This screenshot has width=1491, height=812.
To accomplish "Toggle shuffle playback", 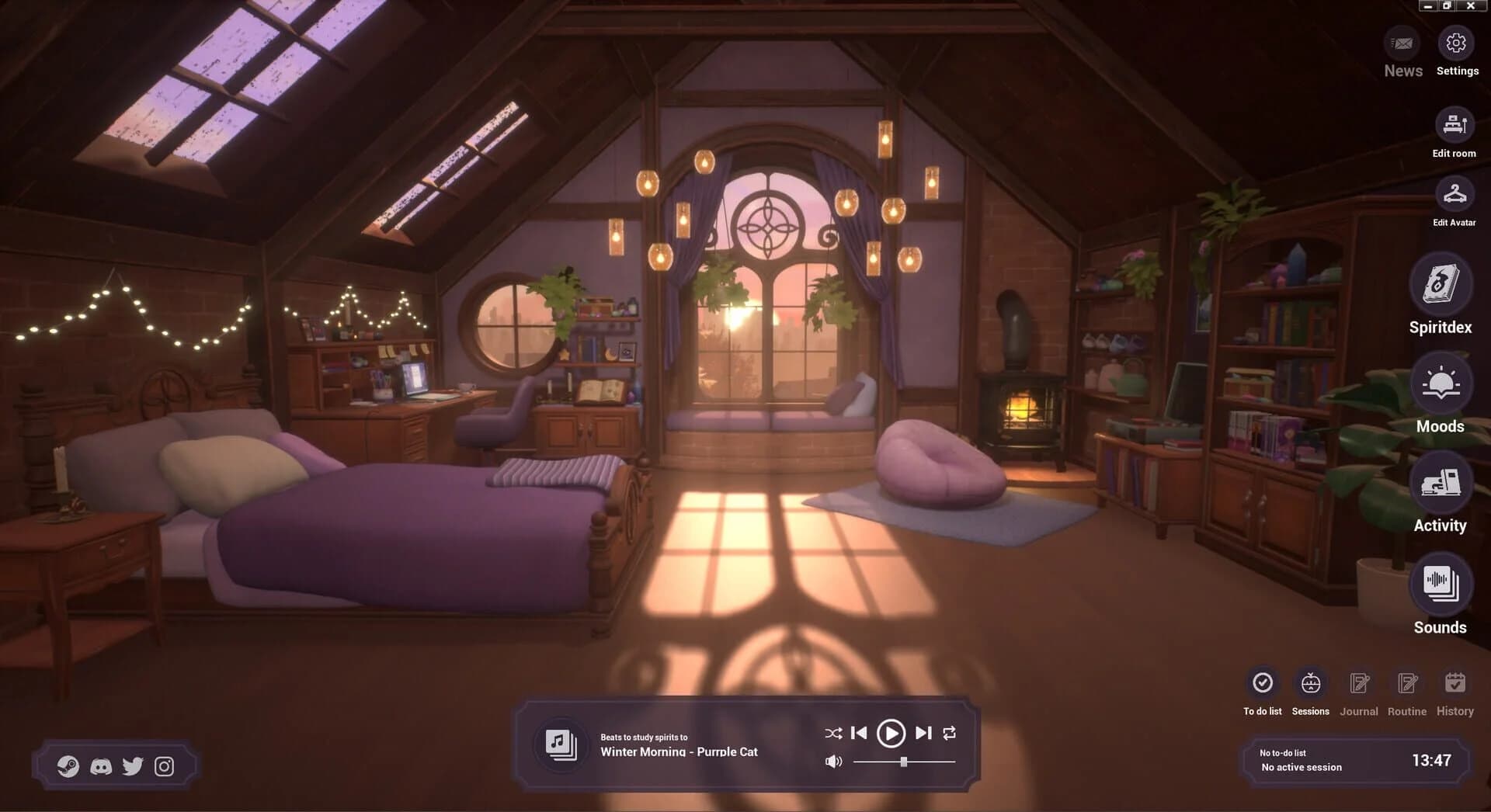I will pos(834,732).
